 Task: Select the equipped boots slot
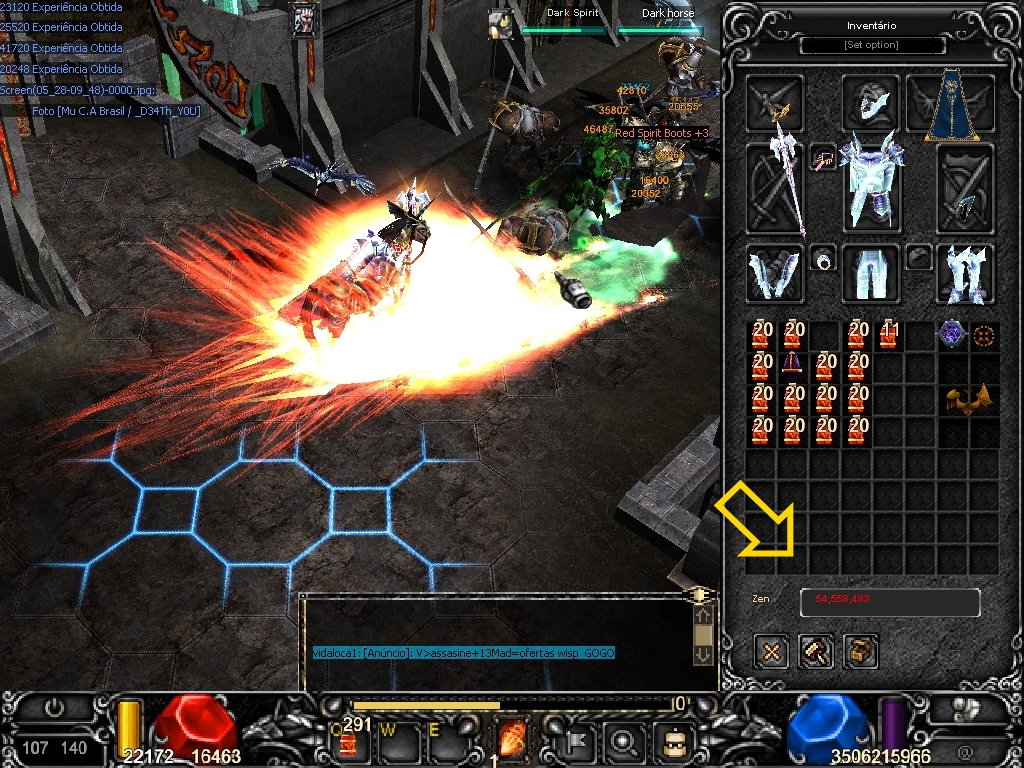965,274
